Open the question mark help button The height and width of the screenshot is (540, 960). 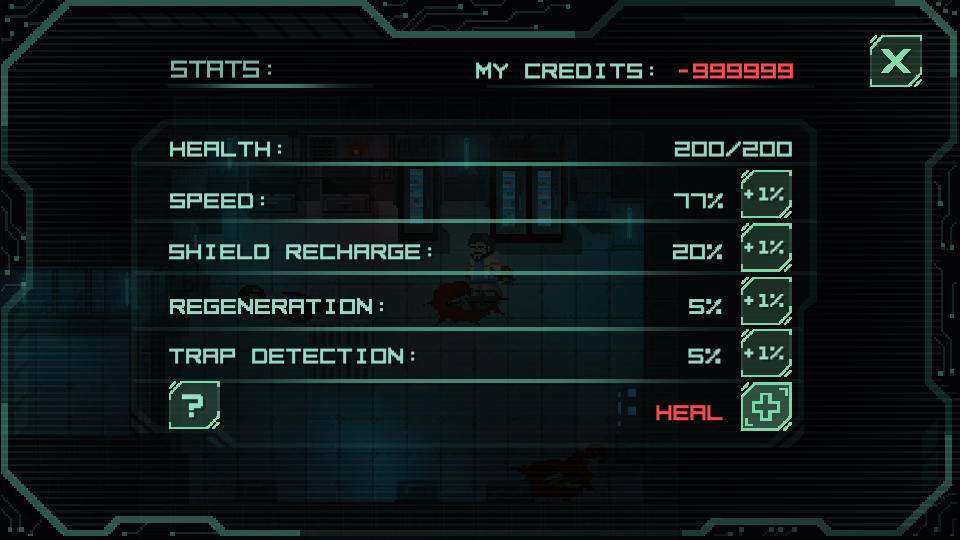(194, 405)
